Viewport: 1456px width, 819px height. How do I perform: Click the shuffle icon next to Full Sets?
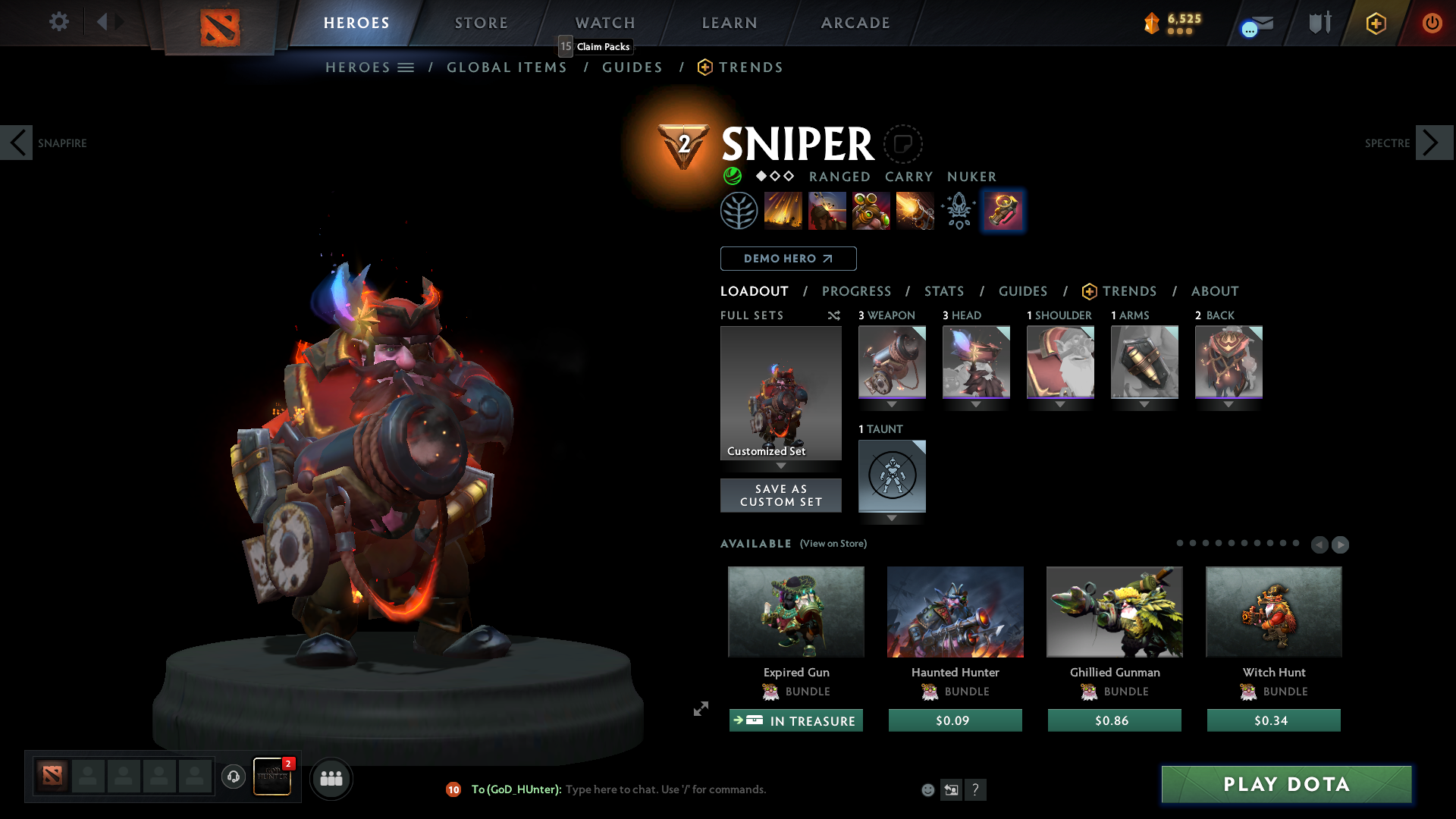833,315
